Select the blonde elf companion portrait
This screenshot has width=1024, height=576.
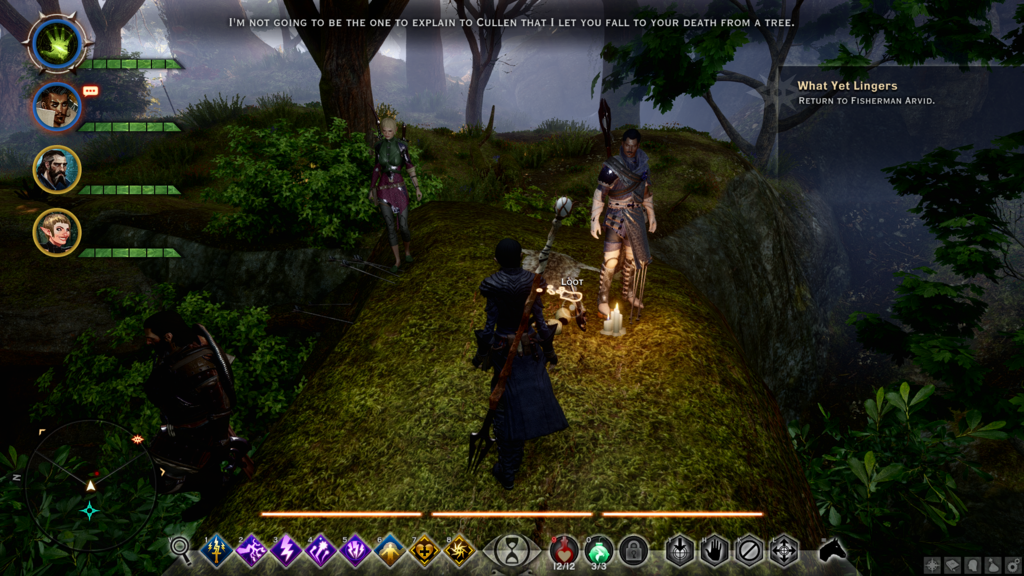click(x=57, y=232)
